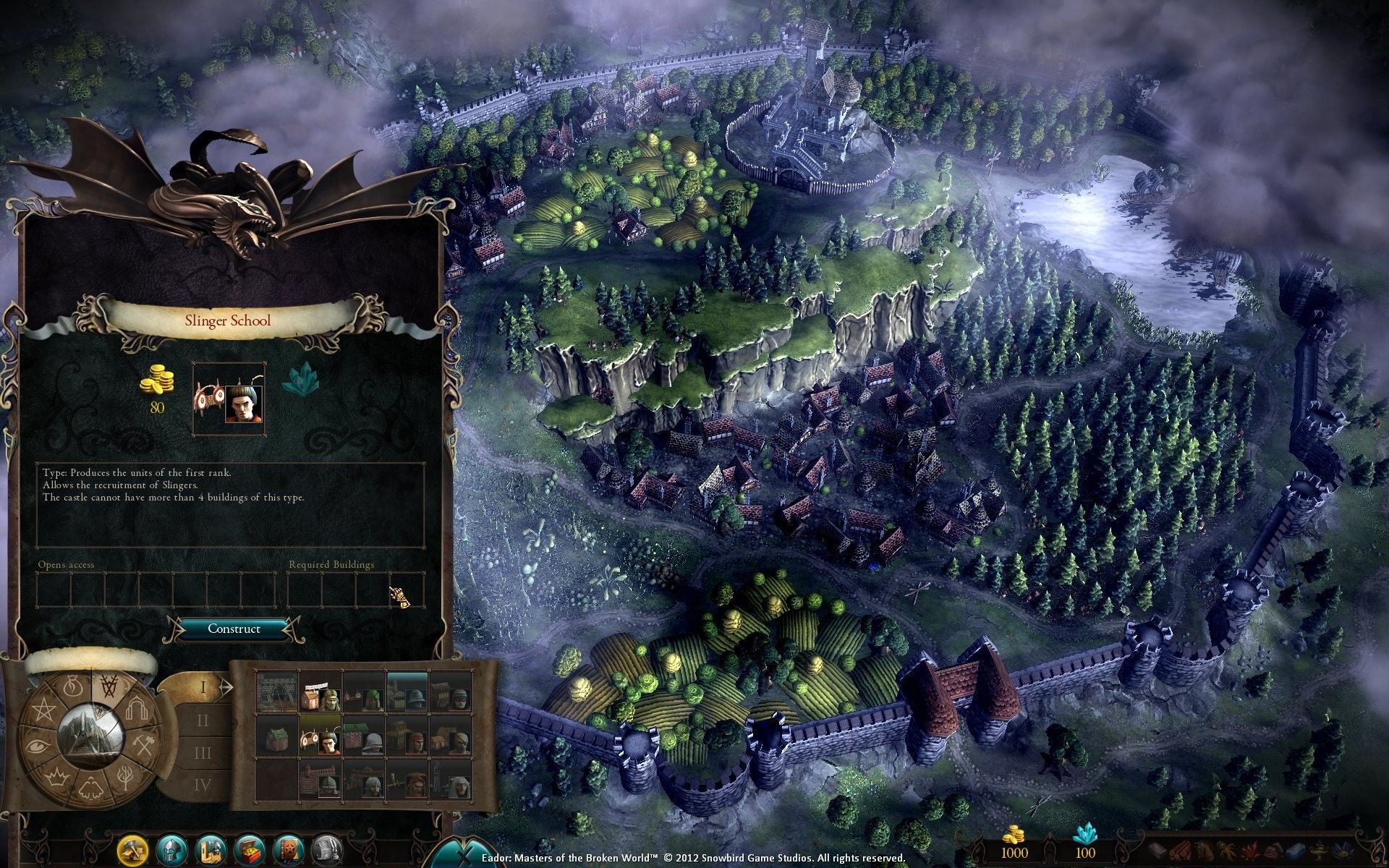Screen dimensions: 1389x868
Task: Switch to rank II buildings tab
Action: coord(203,720)
